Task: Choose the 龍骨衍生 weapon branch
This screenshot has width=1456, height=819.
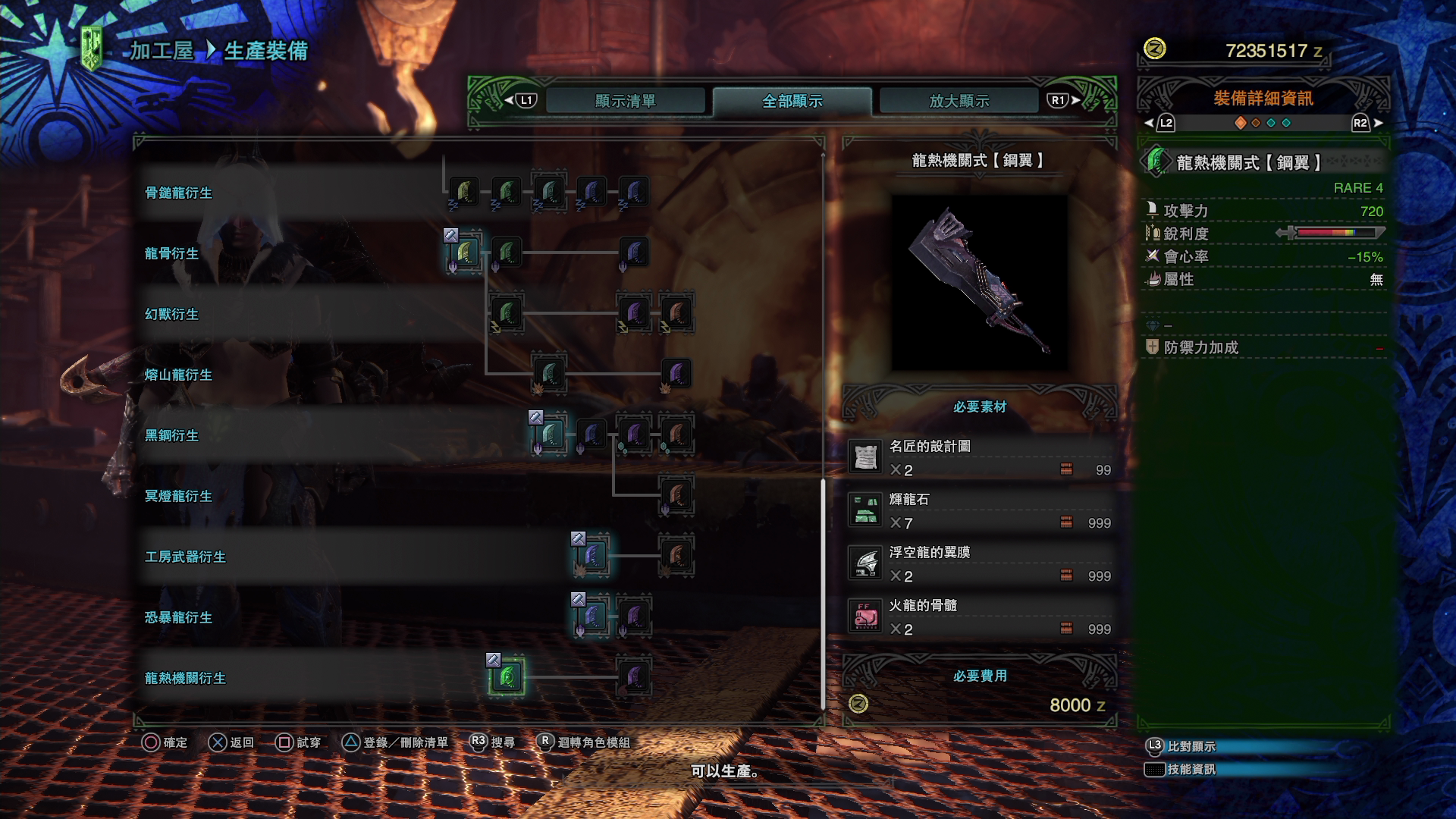Action: coord(171,254)
